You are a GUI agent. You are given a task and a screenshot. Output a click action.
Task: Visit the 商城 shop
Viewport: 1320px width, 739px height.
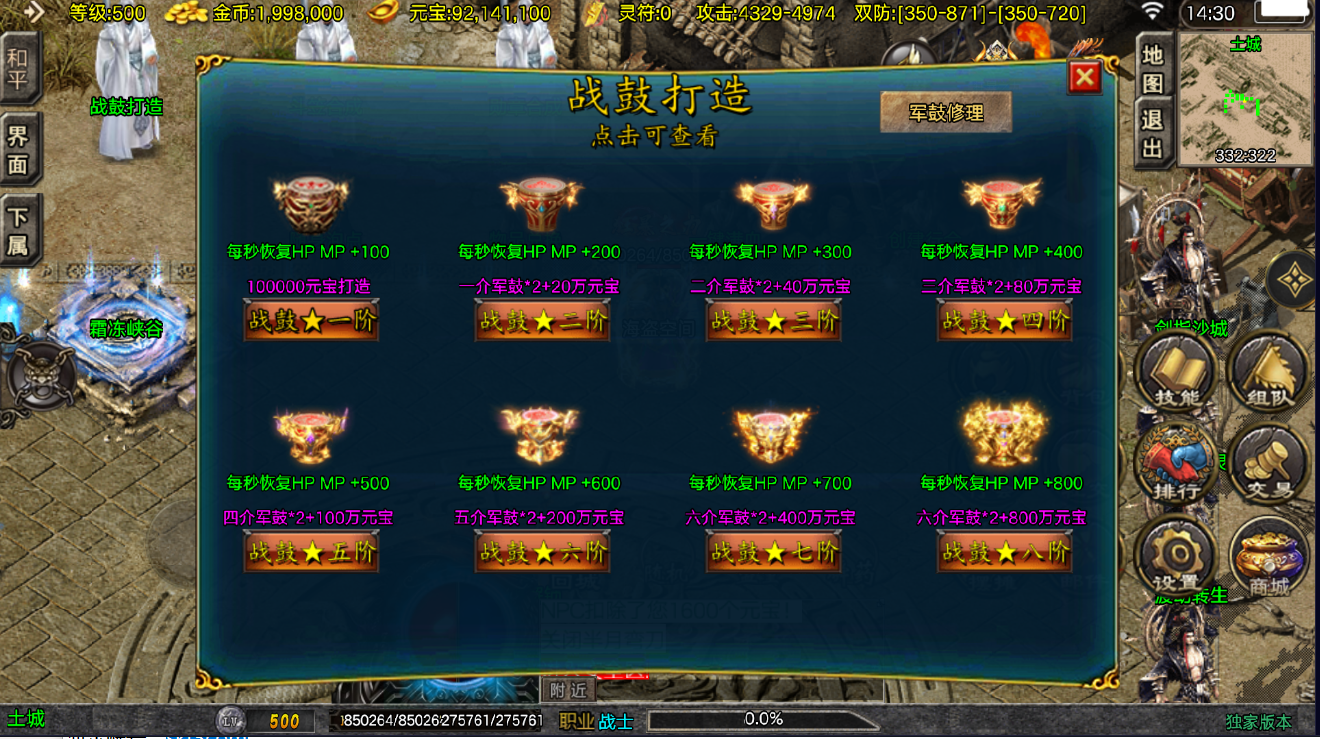(x=1269, y=557)
